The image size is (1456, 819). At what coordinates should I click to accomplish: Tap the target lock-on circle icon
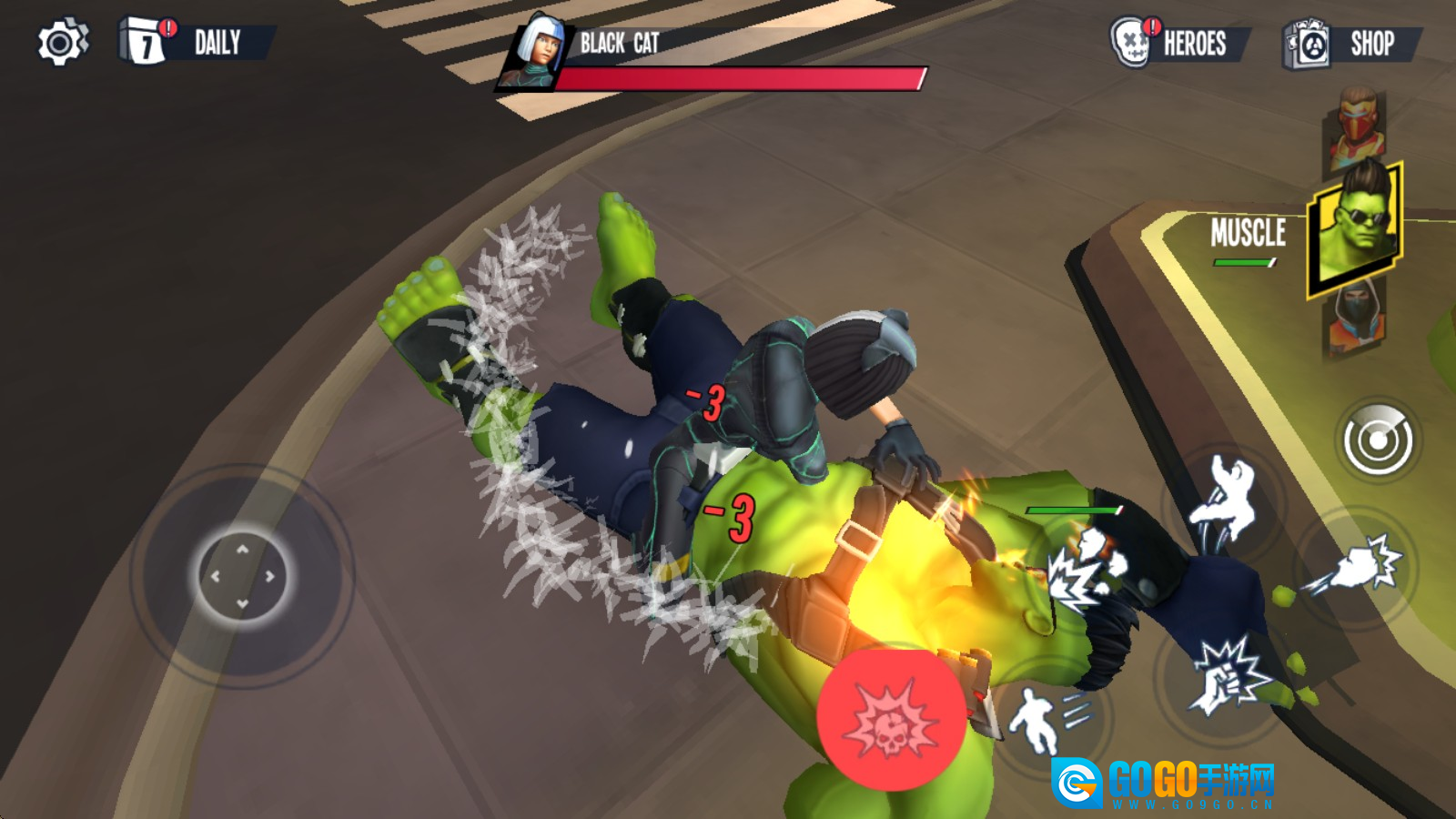point(1378,440)
